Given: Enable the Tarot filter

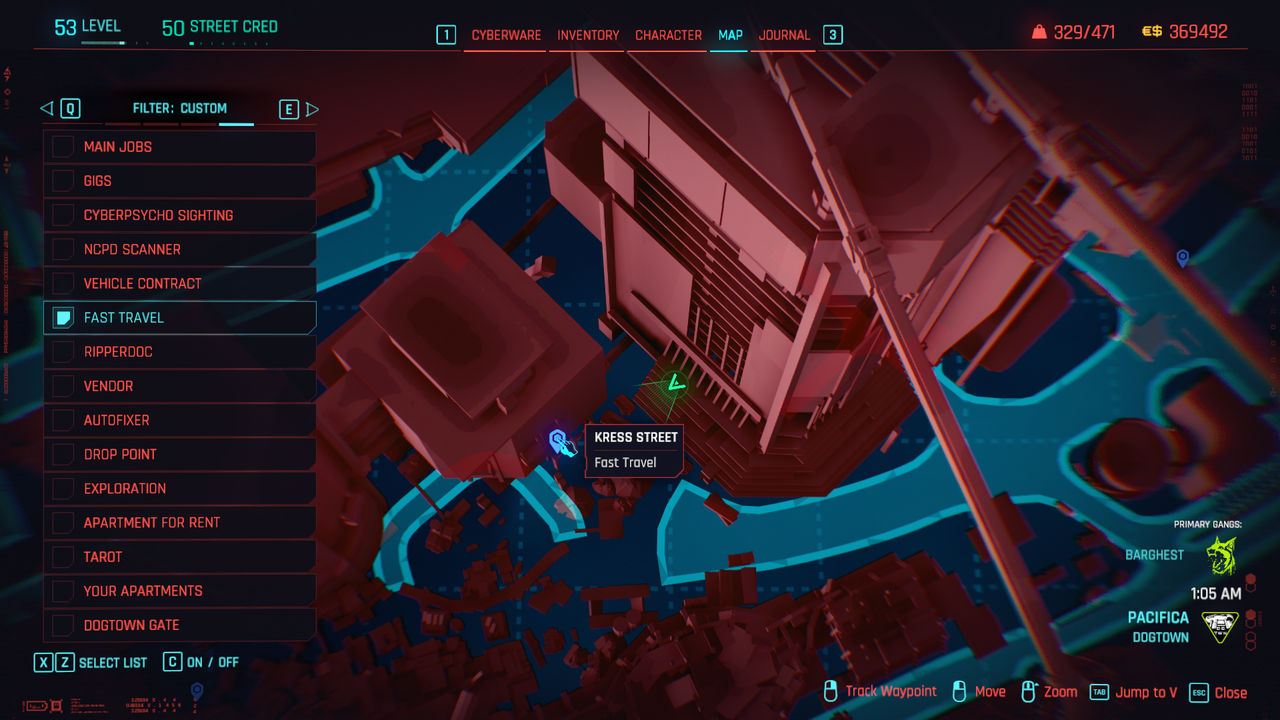Looking at the screenshot, I should (63, 557).
